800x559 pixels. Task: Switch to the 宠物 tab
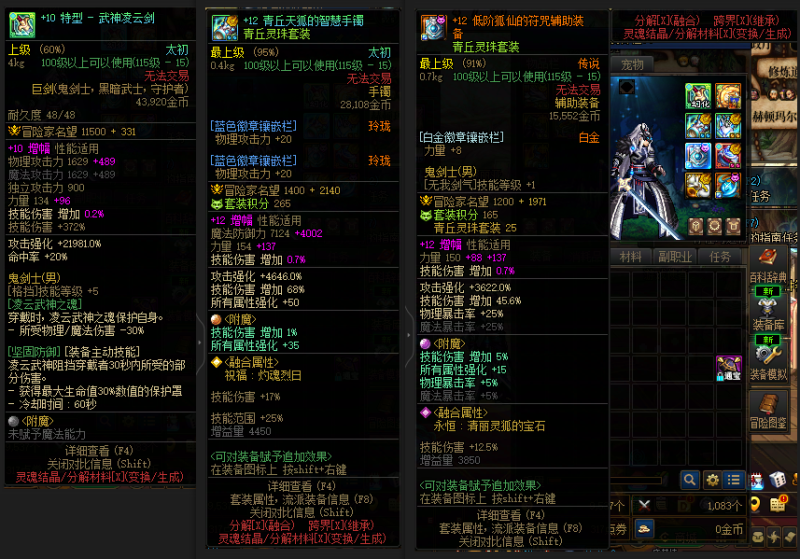pyautogui.click(x=632, y=65)
